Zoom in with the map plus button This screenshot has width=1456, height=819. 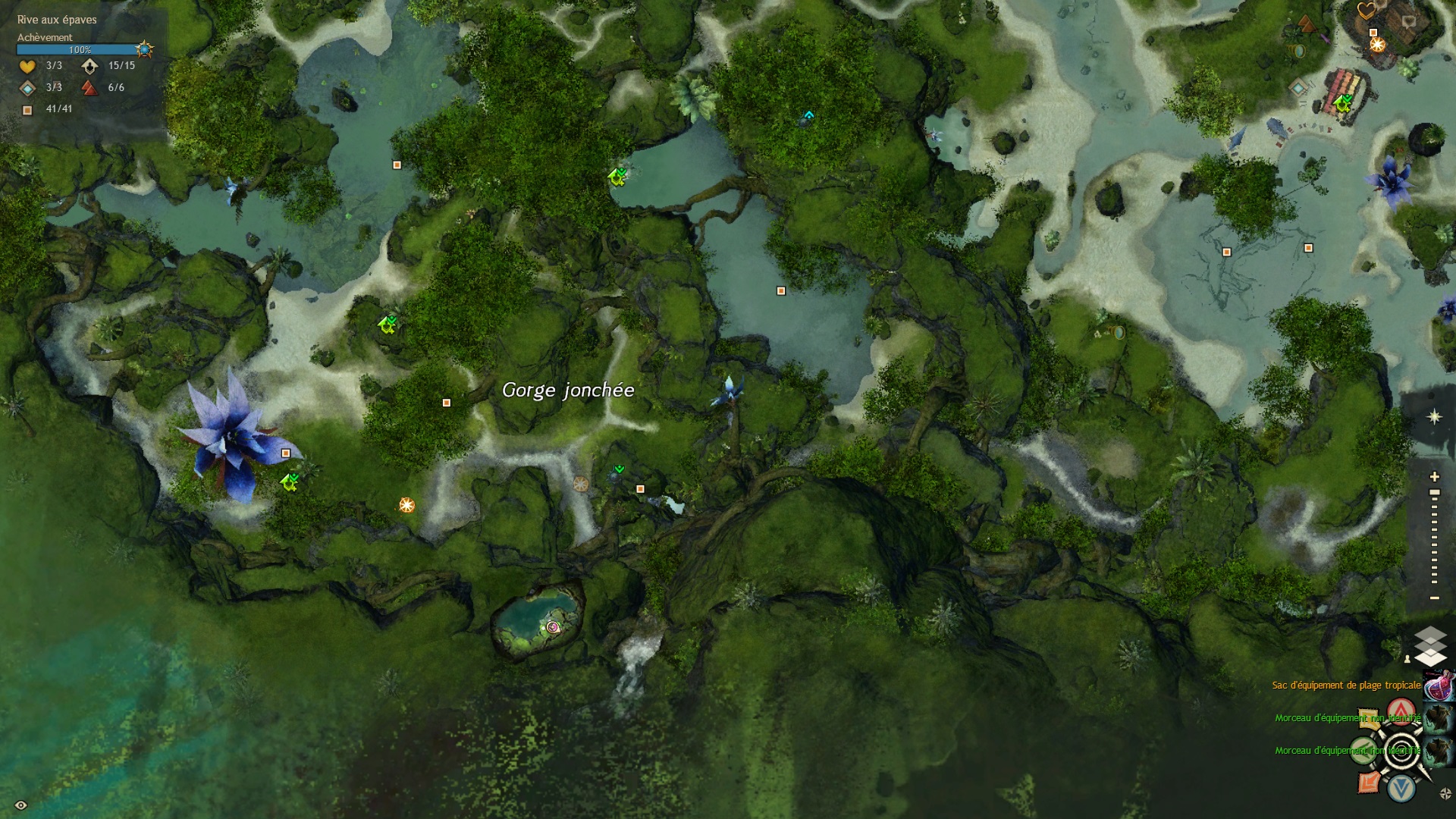tap(1434, 476)
